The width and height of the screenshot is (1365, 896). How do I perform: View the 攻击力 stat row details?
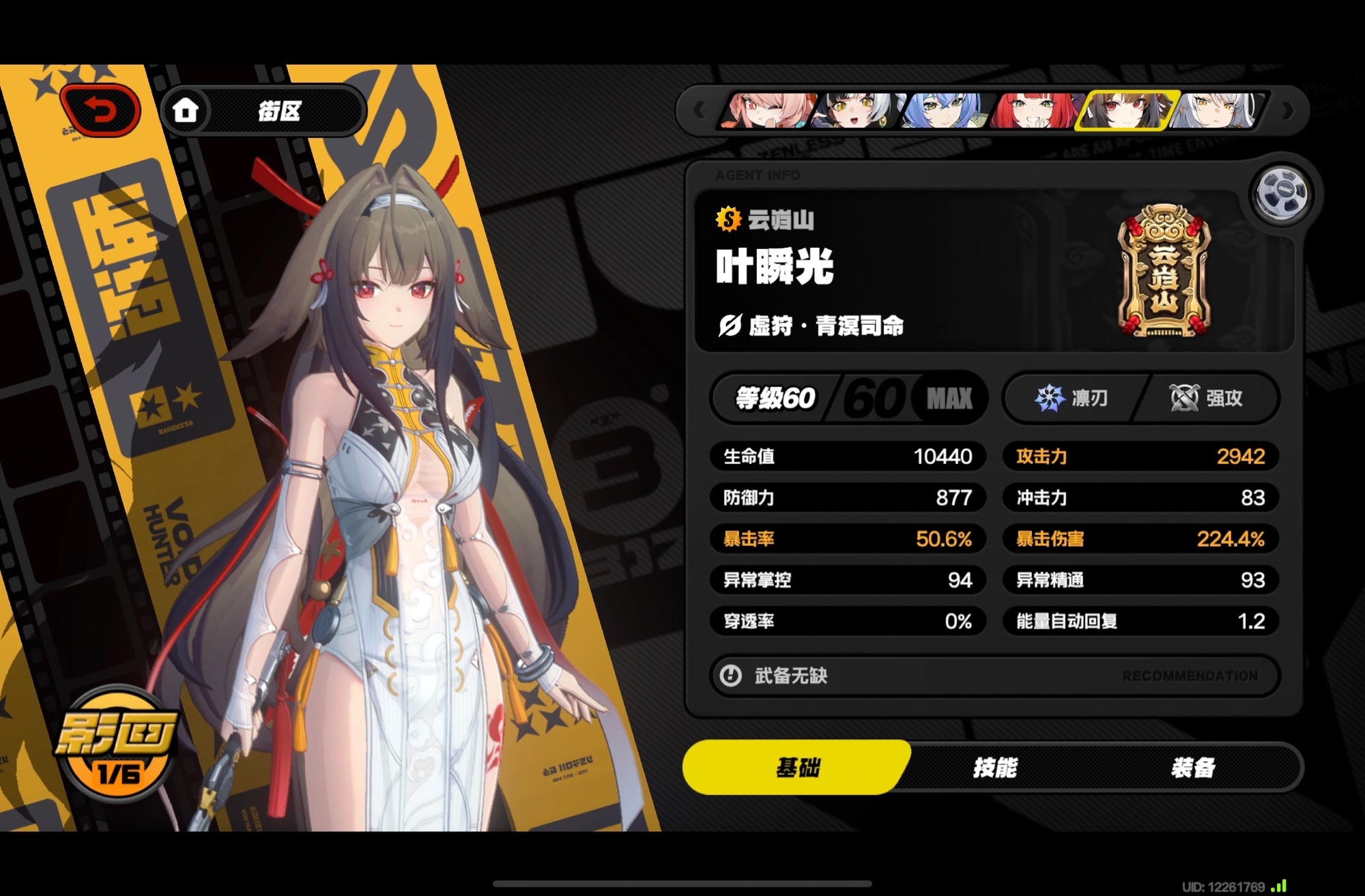(x=1140, y=456)
